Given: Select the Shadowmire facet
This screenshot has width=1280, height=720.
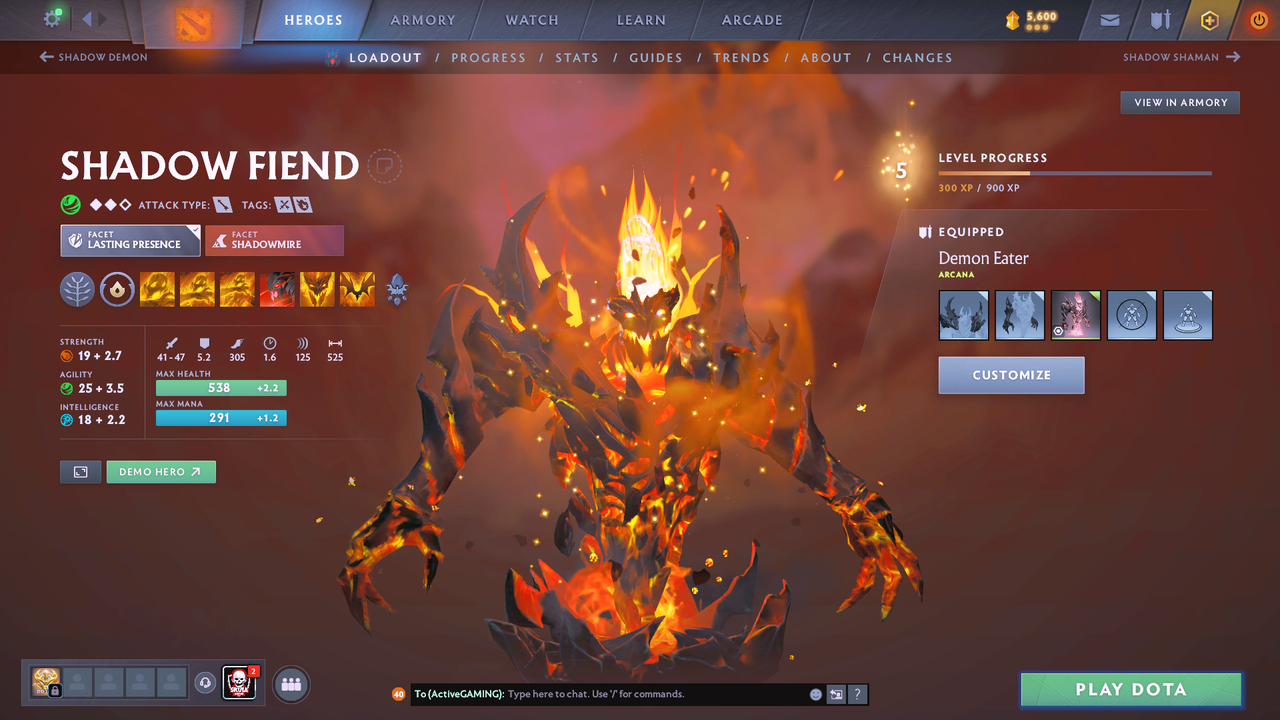Looking at the screenshot, I should (x=274, y=240).
